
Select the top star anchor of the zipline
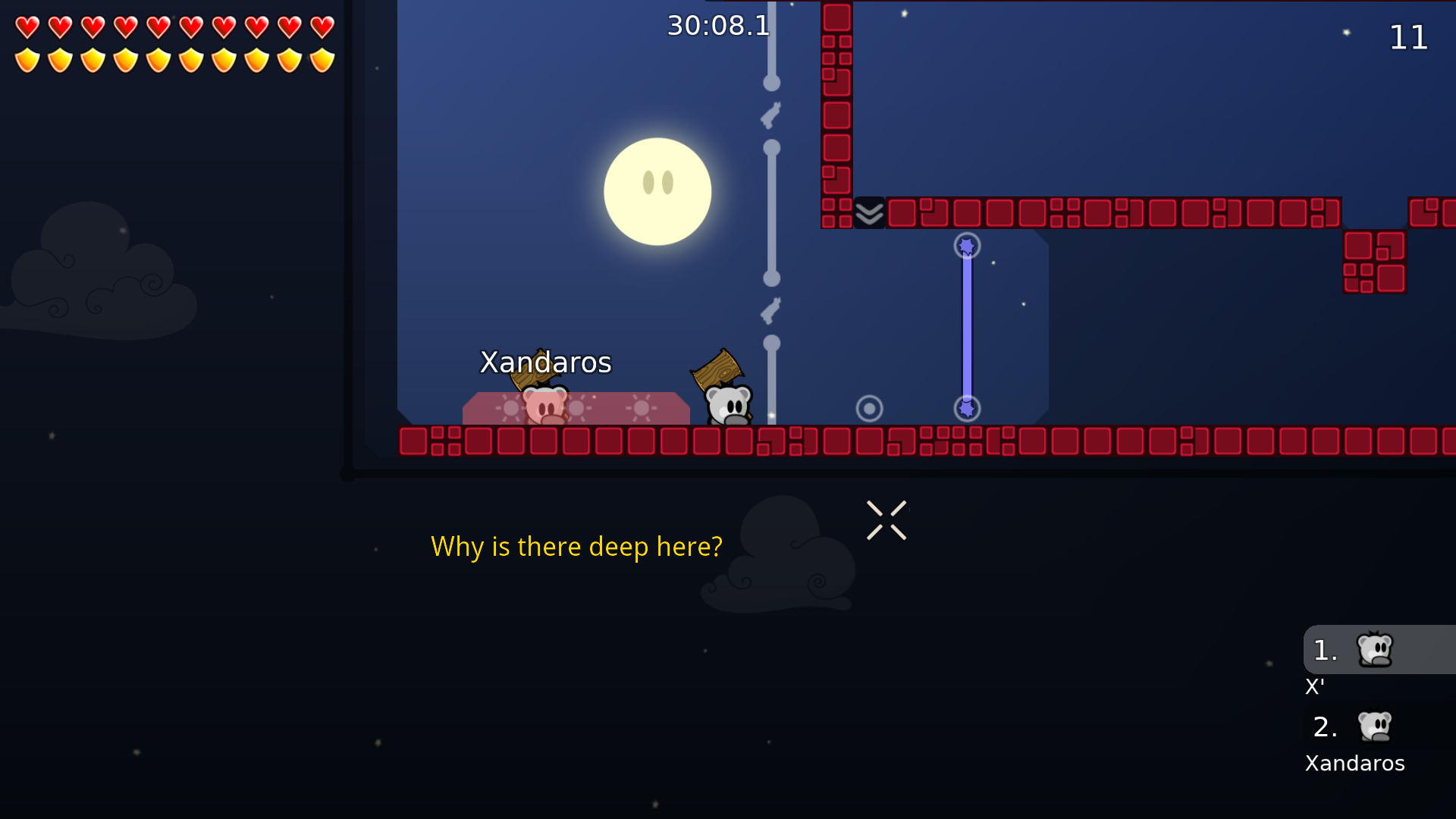(965, 245)
